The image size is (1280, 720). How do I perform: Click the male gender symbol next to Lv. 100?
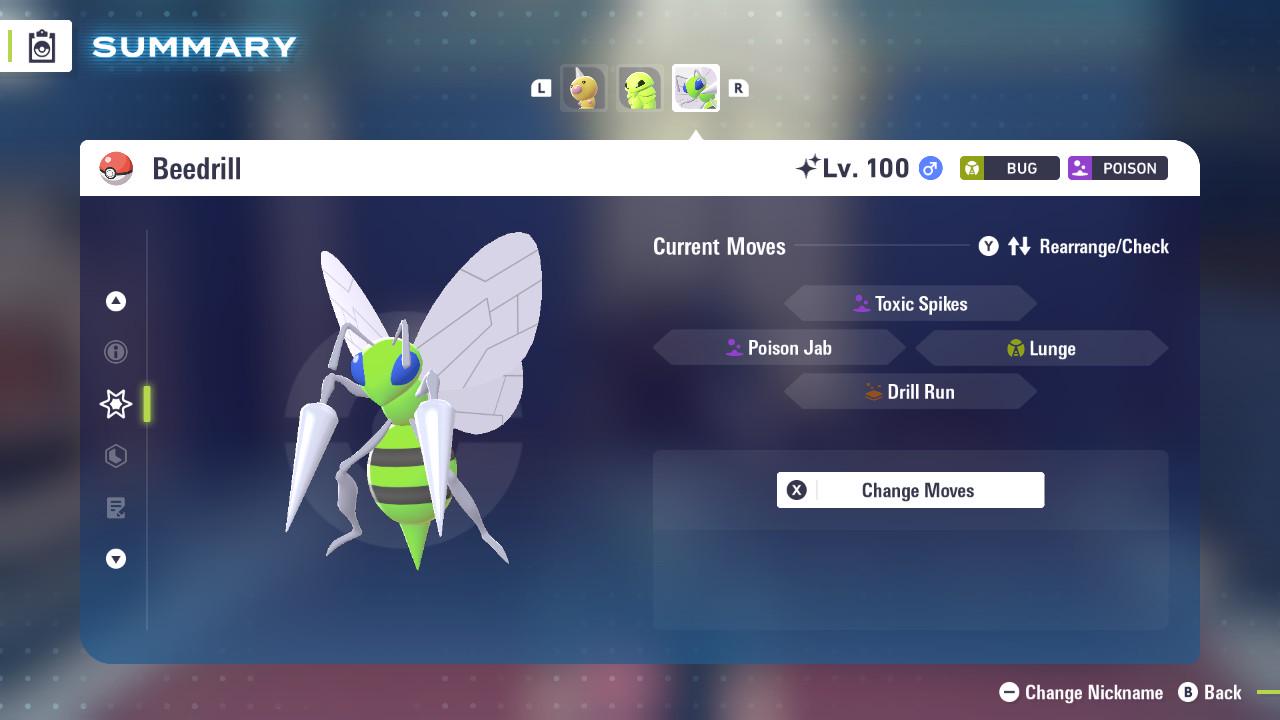click(x=928, y=168)
